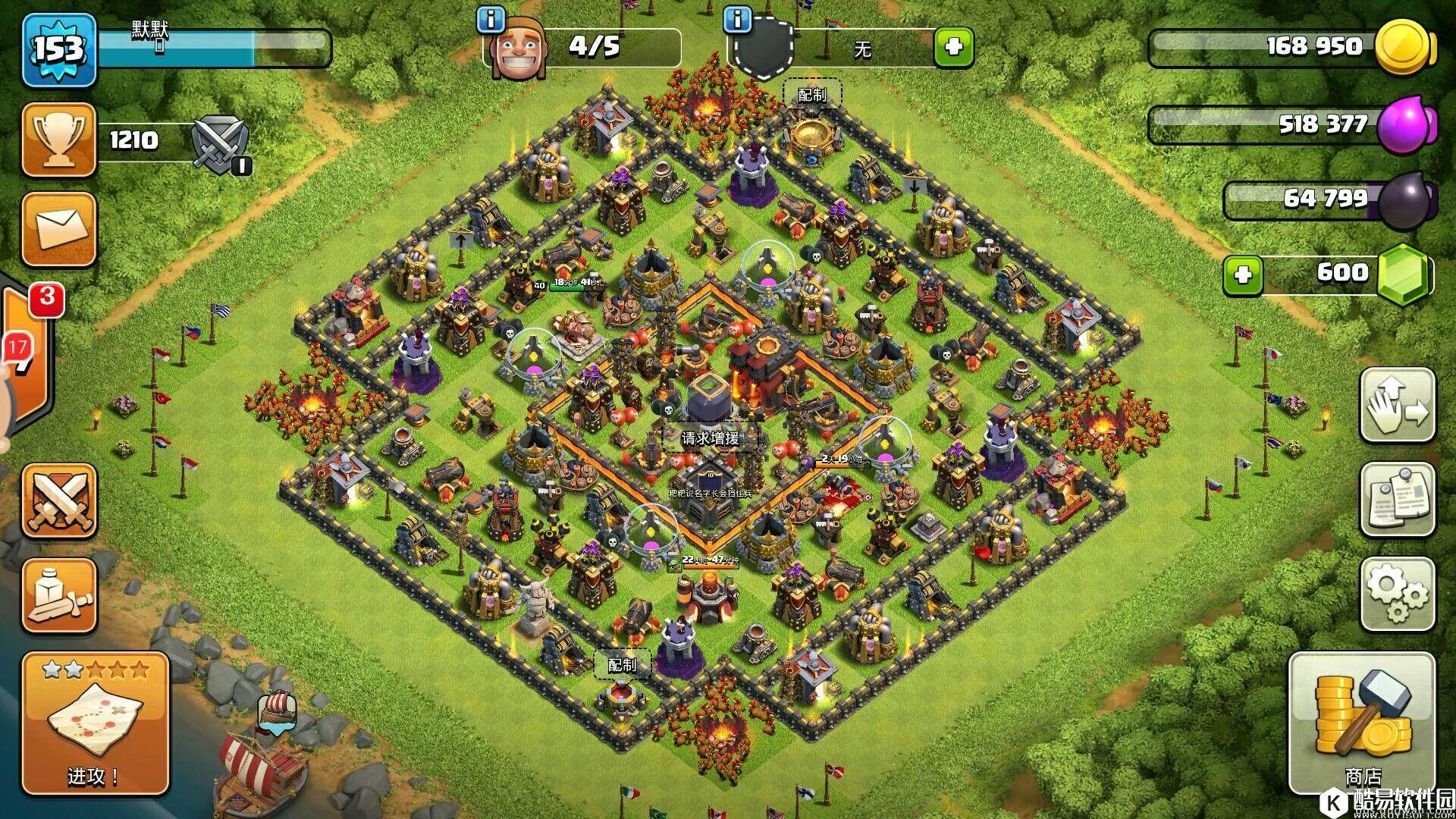Screen dimensions: 1456x819
Task: Open the crossed swords clan war button
Action: click(59, 501)
